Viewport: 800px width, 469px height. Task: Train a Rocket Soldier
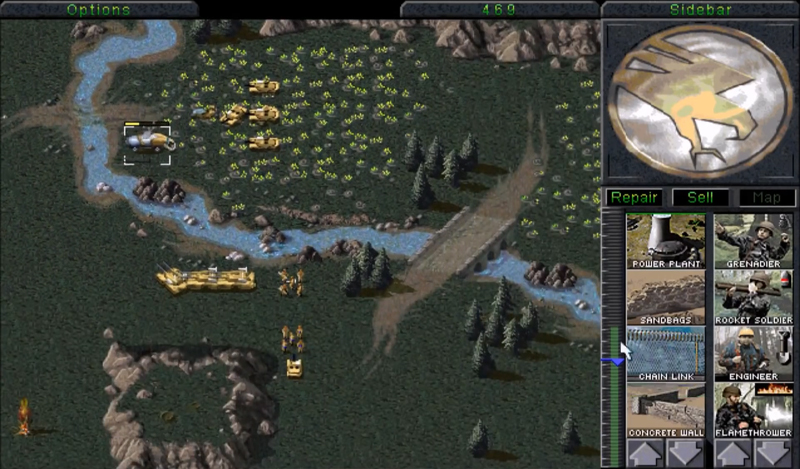(753, 297)
